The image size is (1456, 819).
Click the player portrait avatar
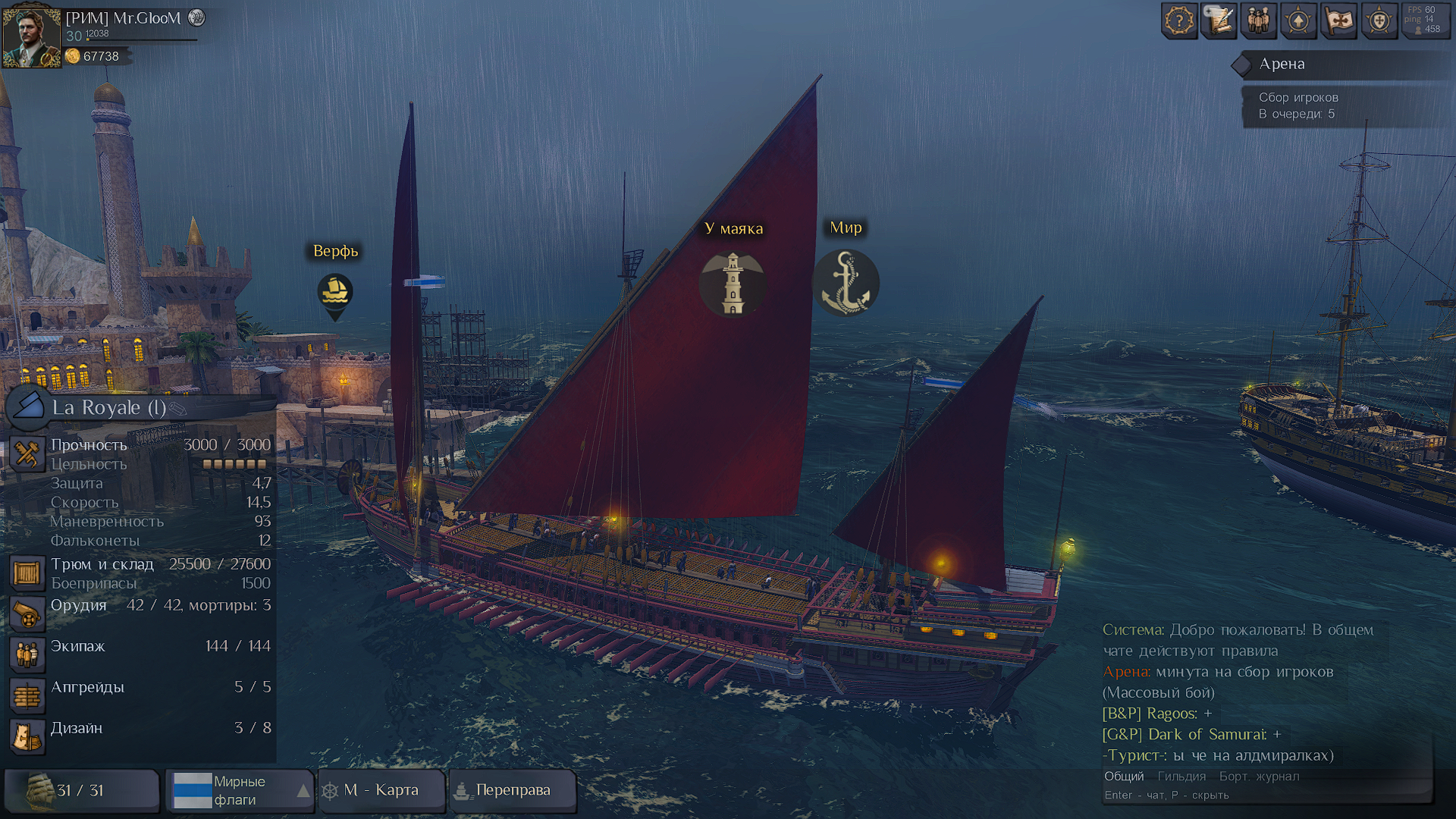pos(31,36)
